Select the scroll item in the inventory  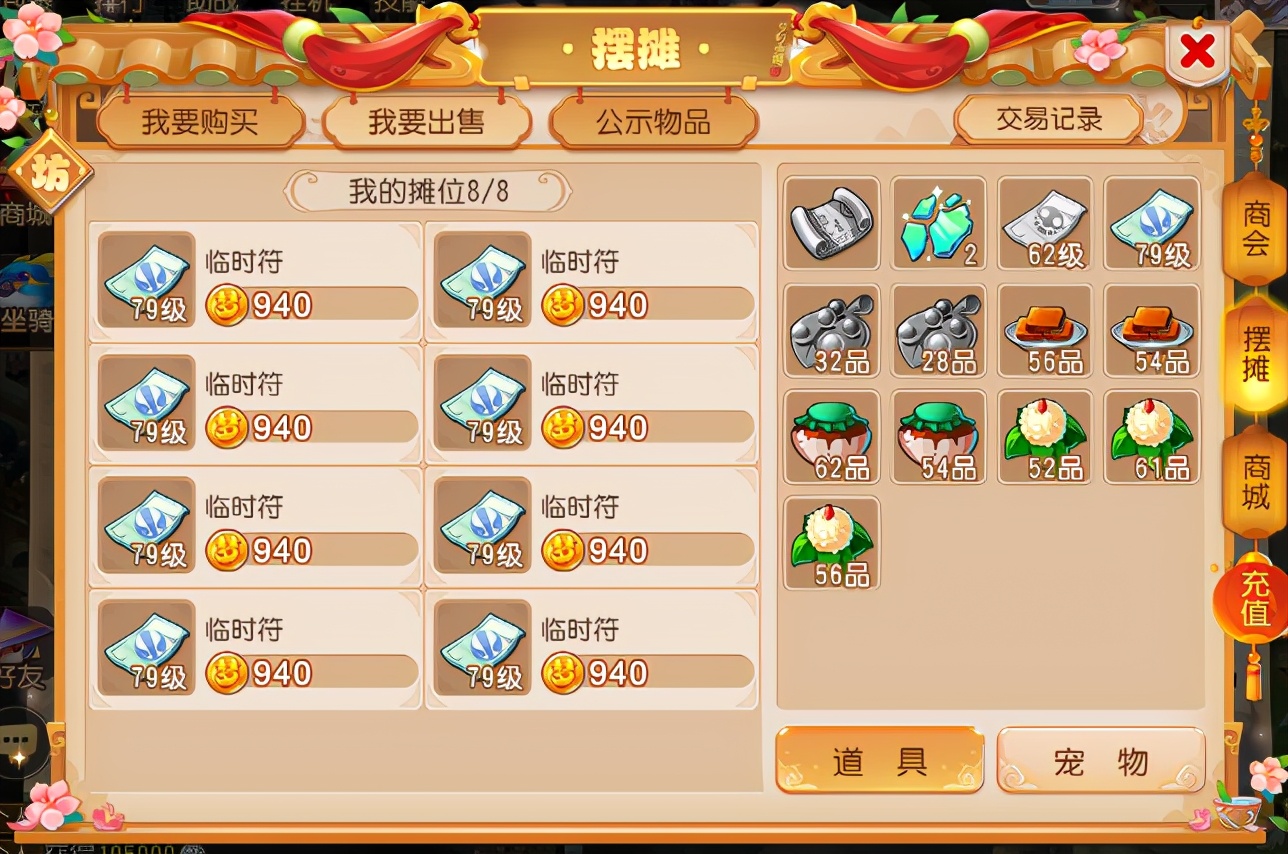point(831,223)
